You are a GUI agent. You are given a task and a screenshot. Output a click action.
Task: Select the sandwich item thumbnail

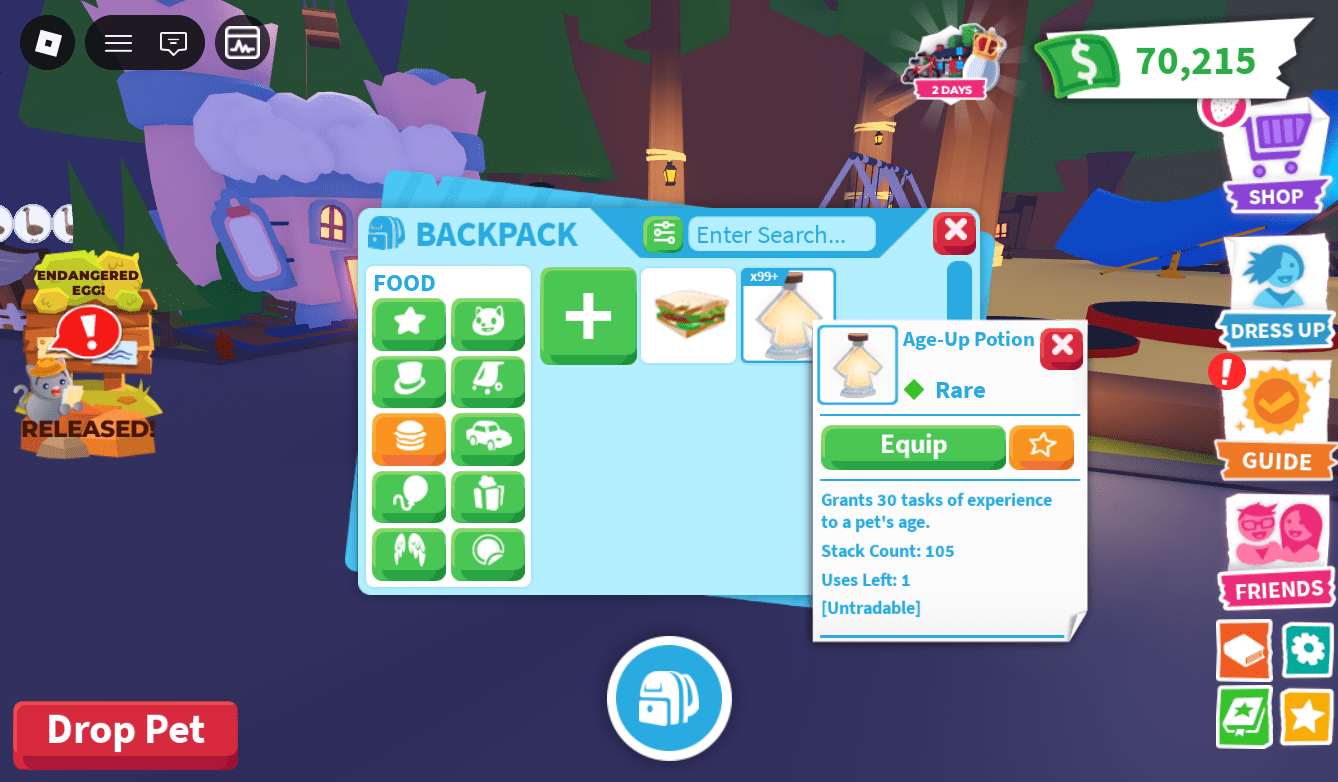[688, 315]
